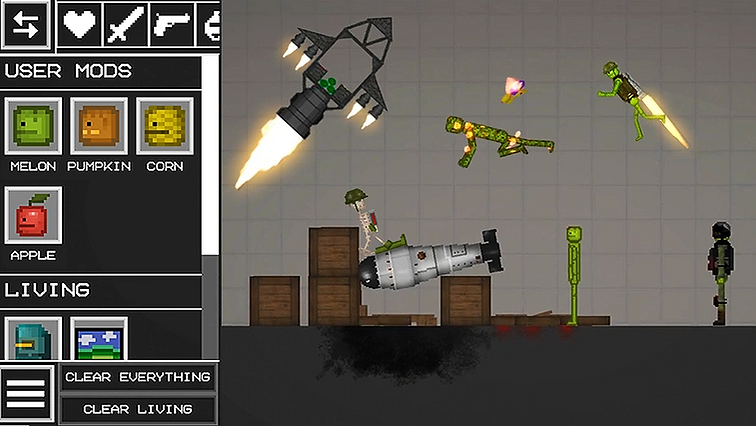Select the pistol firearms category tab
The image size is (756, 426).
click(x=171, y=25)
